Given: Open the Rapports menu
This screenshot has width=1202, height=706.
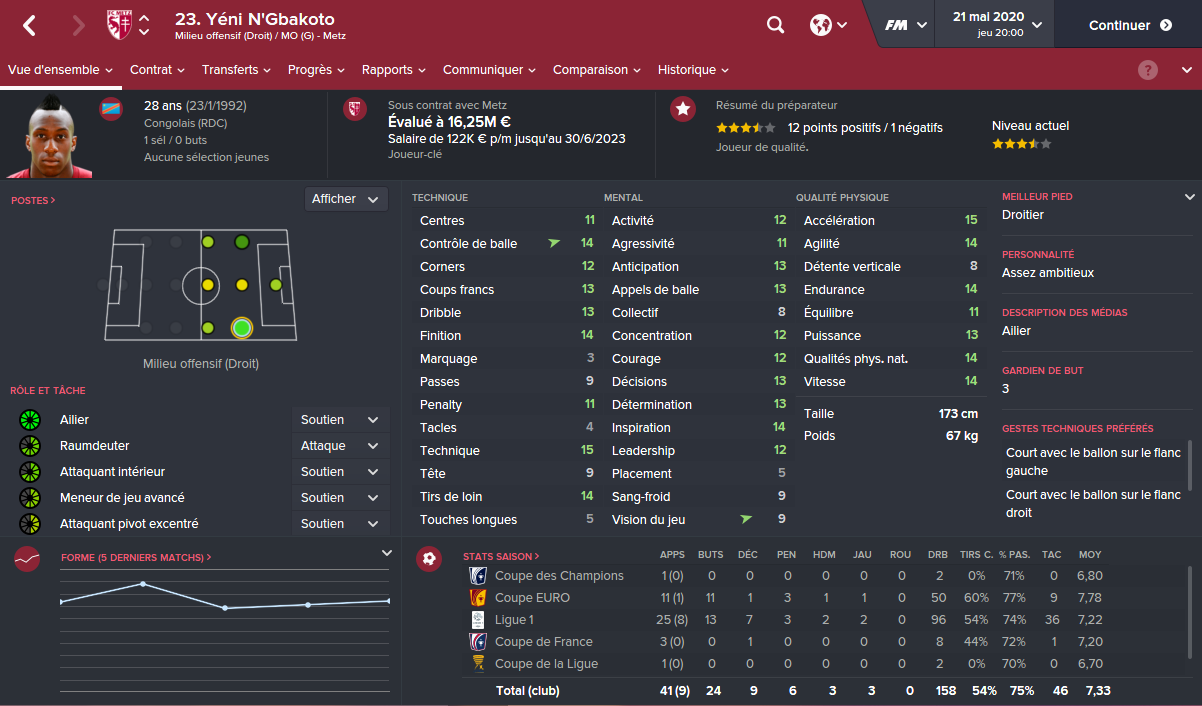Looking at the screenshot, I should (394, 70).
